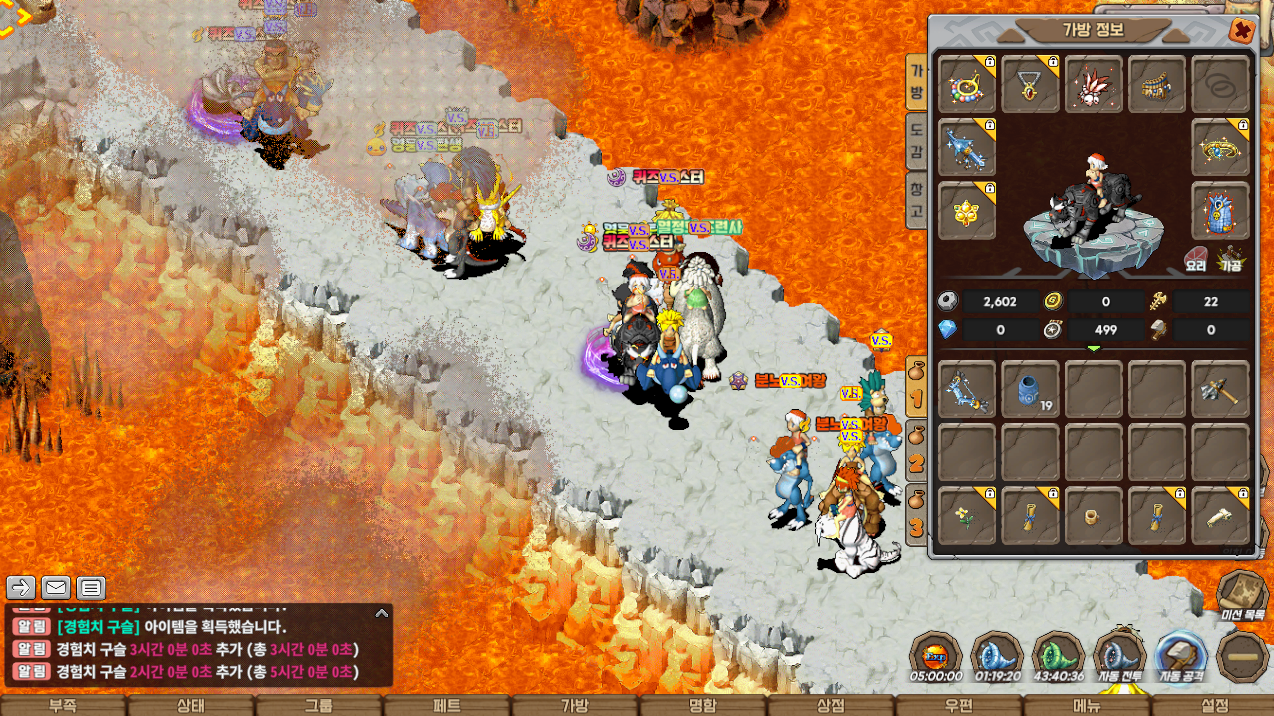Open the 요리 cooking button
1274x716 pixels.
pyautogui.click(x=1197, y=259)
